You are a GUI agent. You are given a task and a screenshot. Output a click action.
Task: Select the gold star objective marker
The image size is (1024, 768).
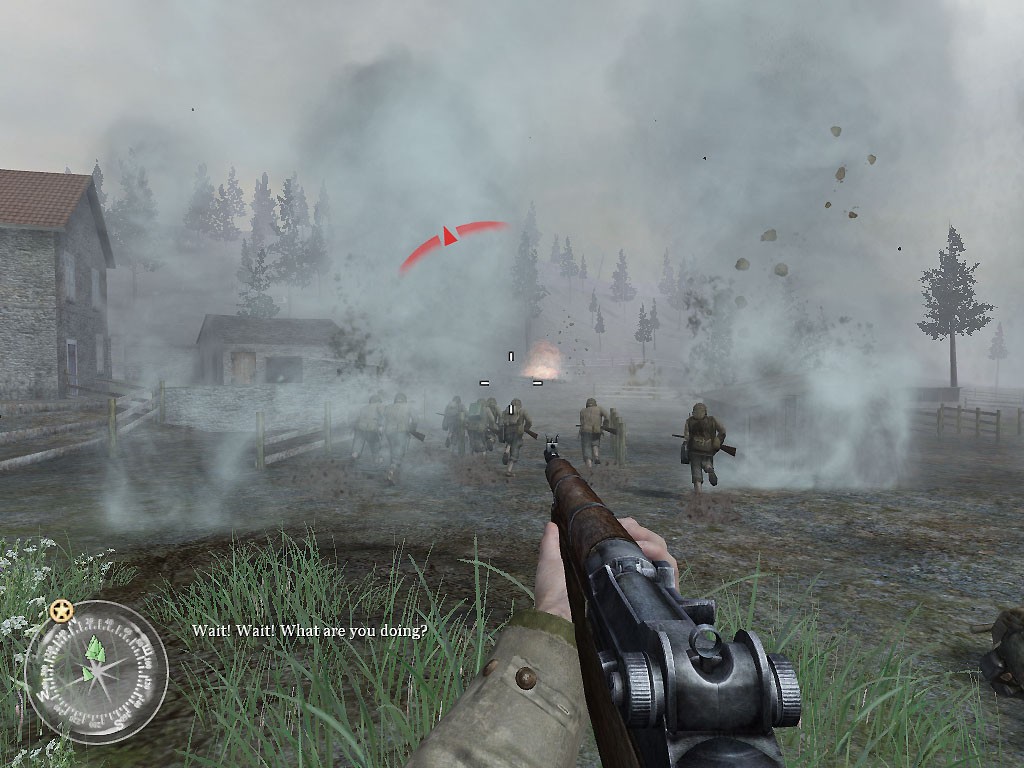(x=61, y=609)
